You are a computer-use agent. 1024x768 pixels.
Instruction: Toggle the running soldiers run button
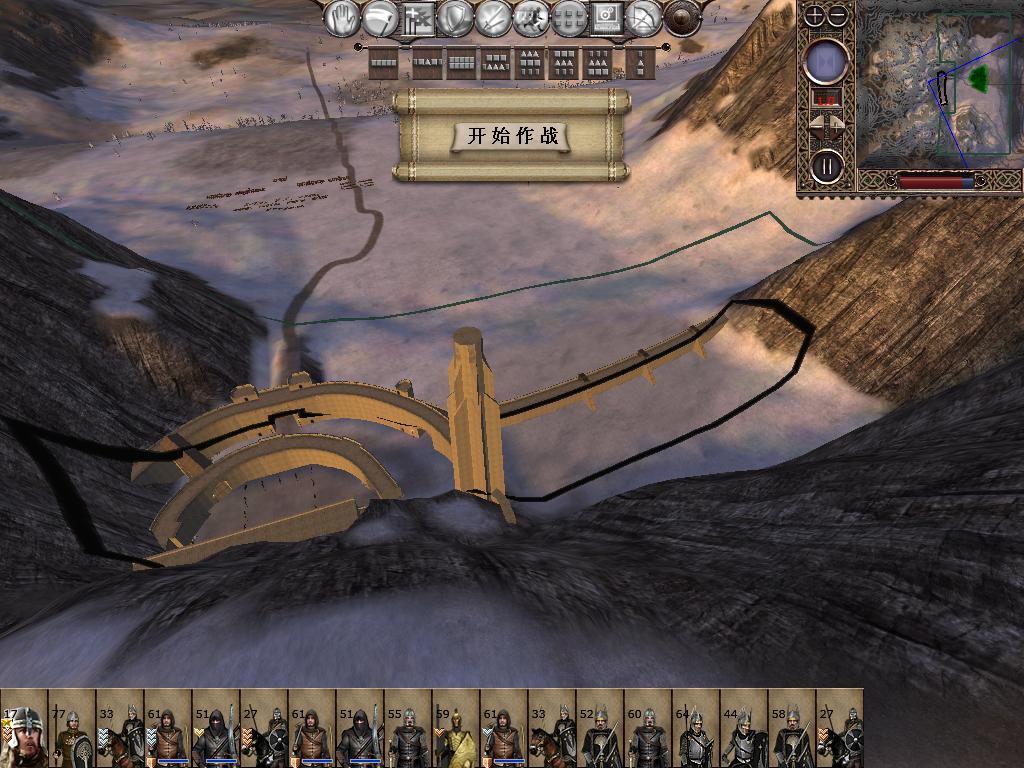[531, 18]
